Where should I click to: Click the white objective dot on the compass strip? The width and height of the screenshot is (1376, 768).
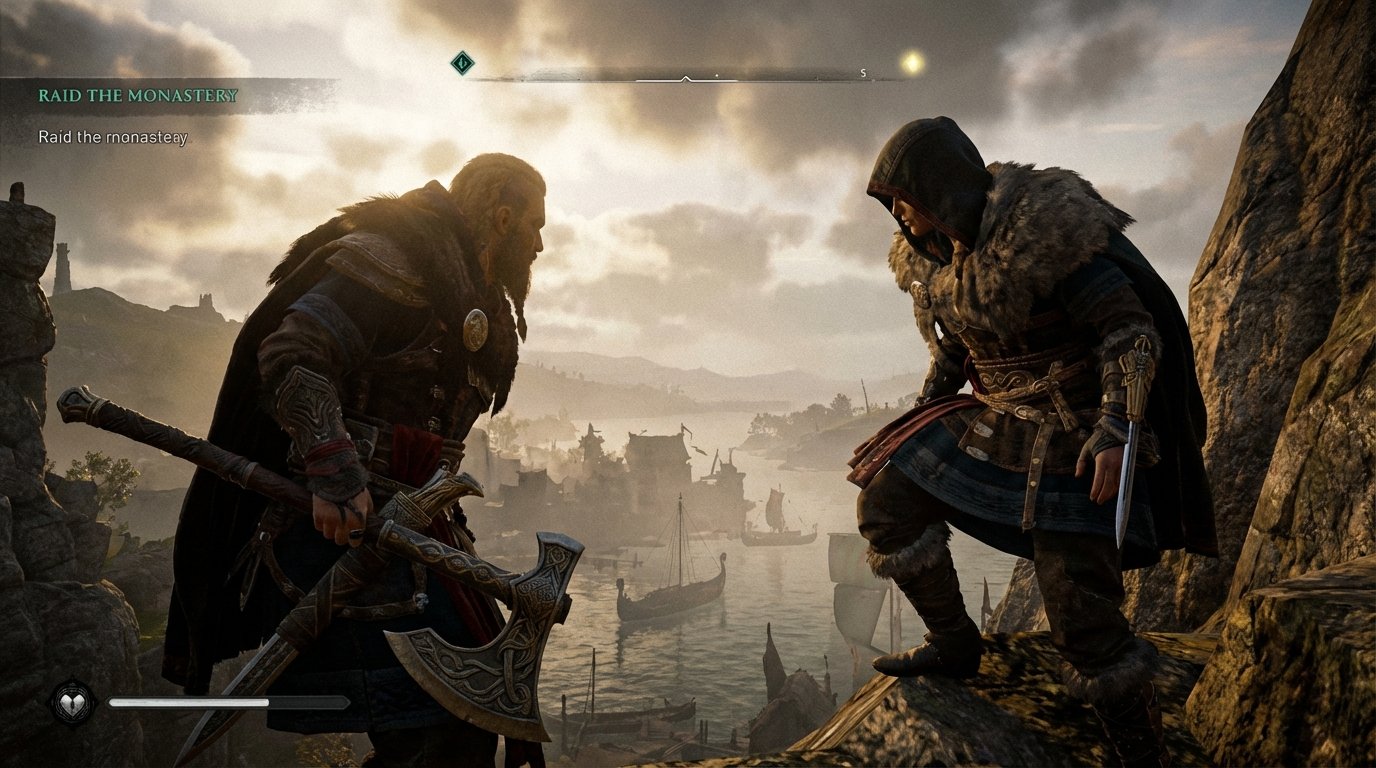pos(717,74)
